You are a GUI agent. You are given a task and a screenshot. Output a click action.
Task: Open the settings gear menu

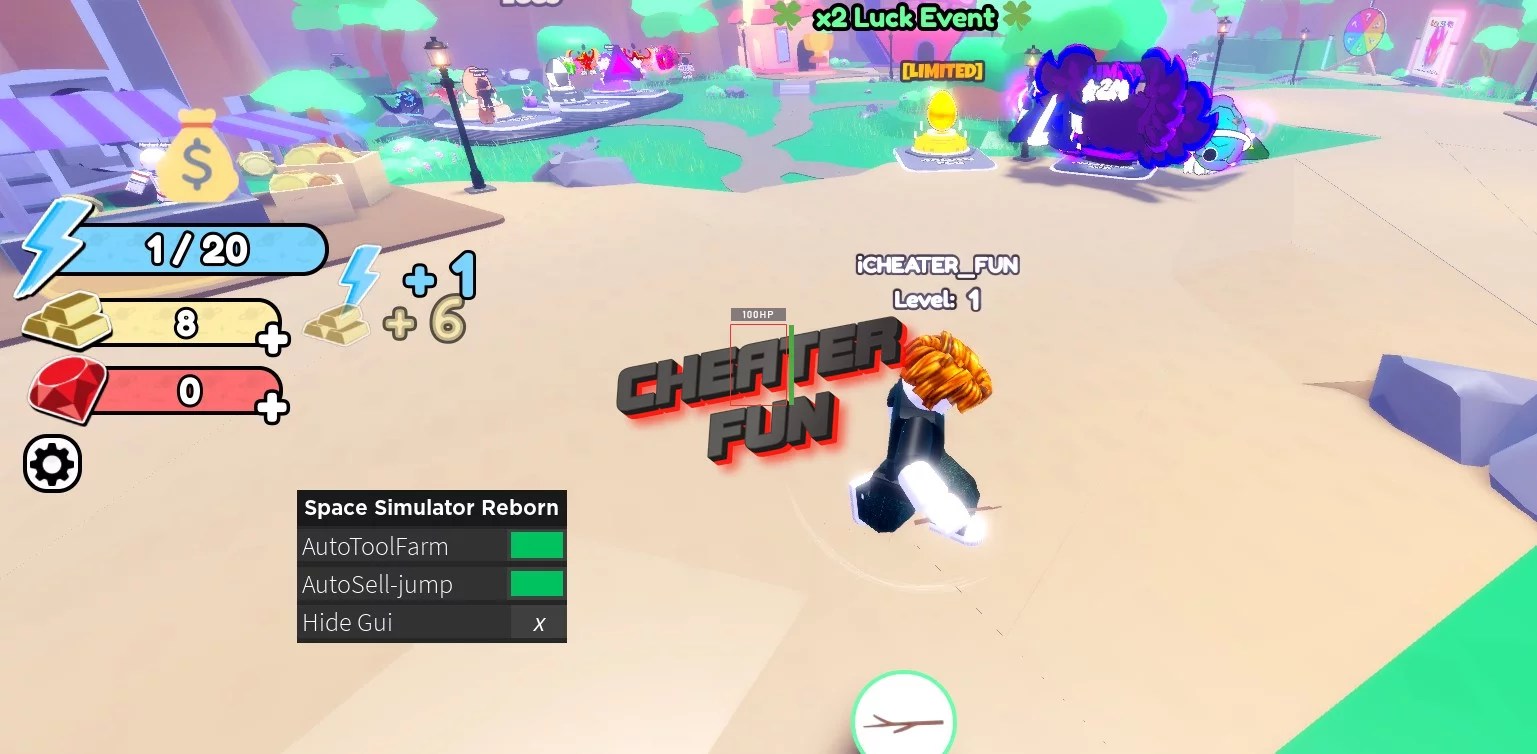pyautogui.click(x=52, y=463)
